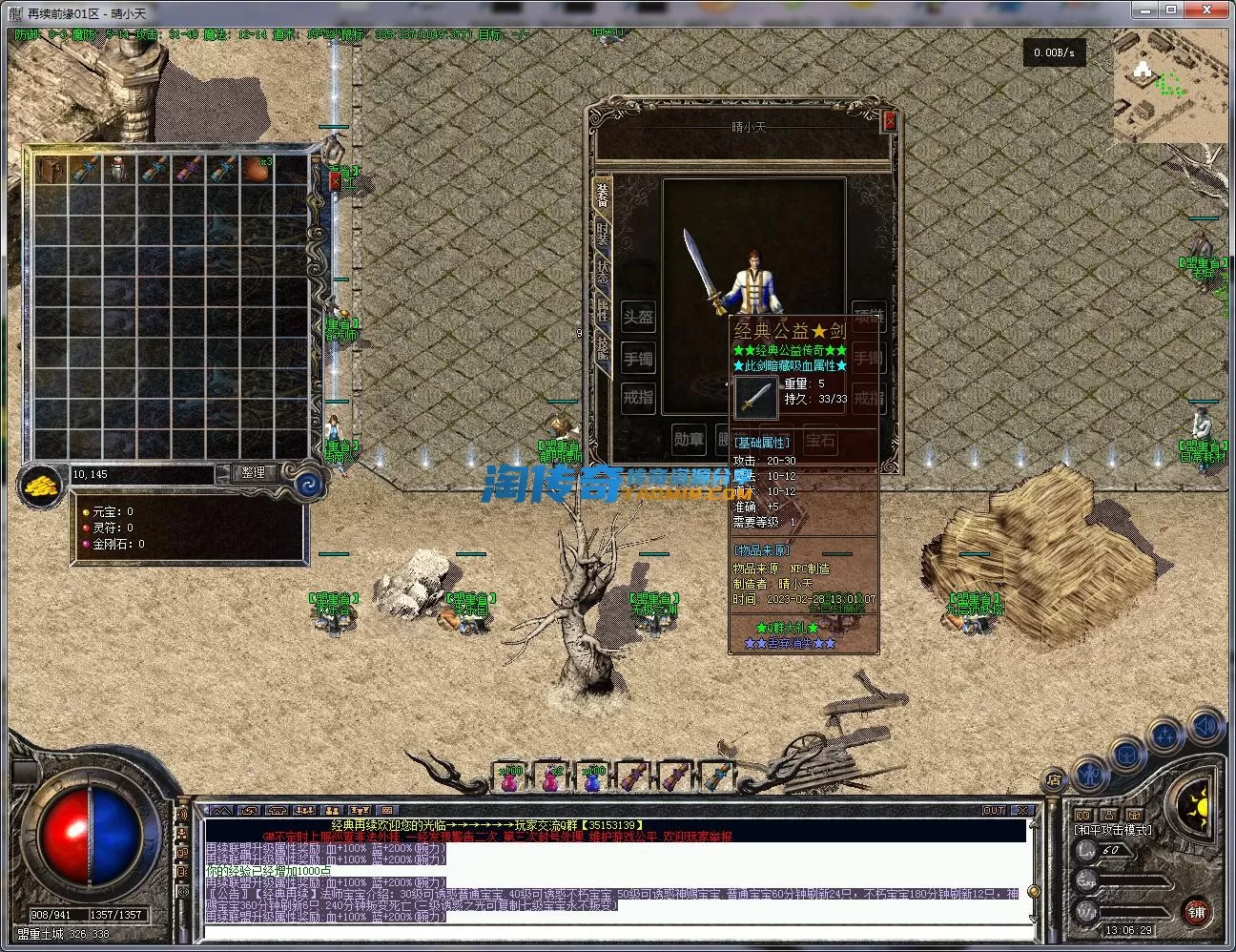Close the character equipment panel
The width and height of the screenshot is (1236, 952).
click(890, 120)
